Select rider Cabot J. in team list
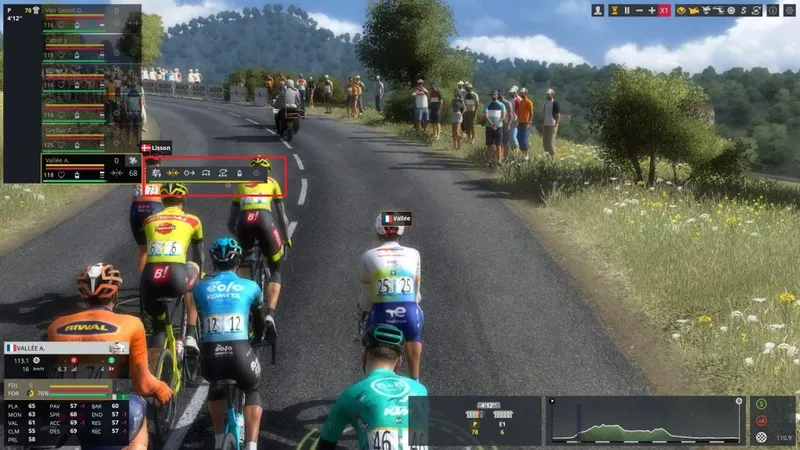 [x=58, y=40]
